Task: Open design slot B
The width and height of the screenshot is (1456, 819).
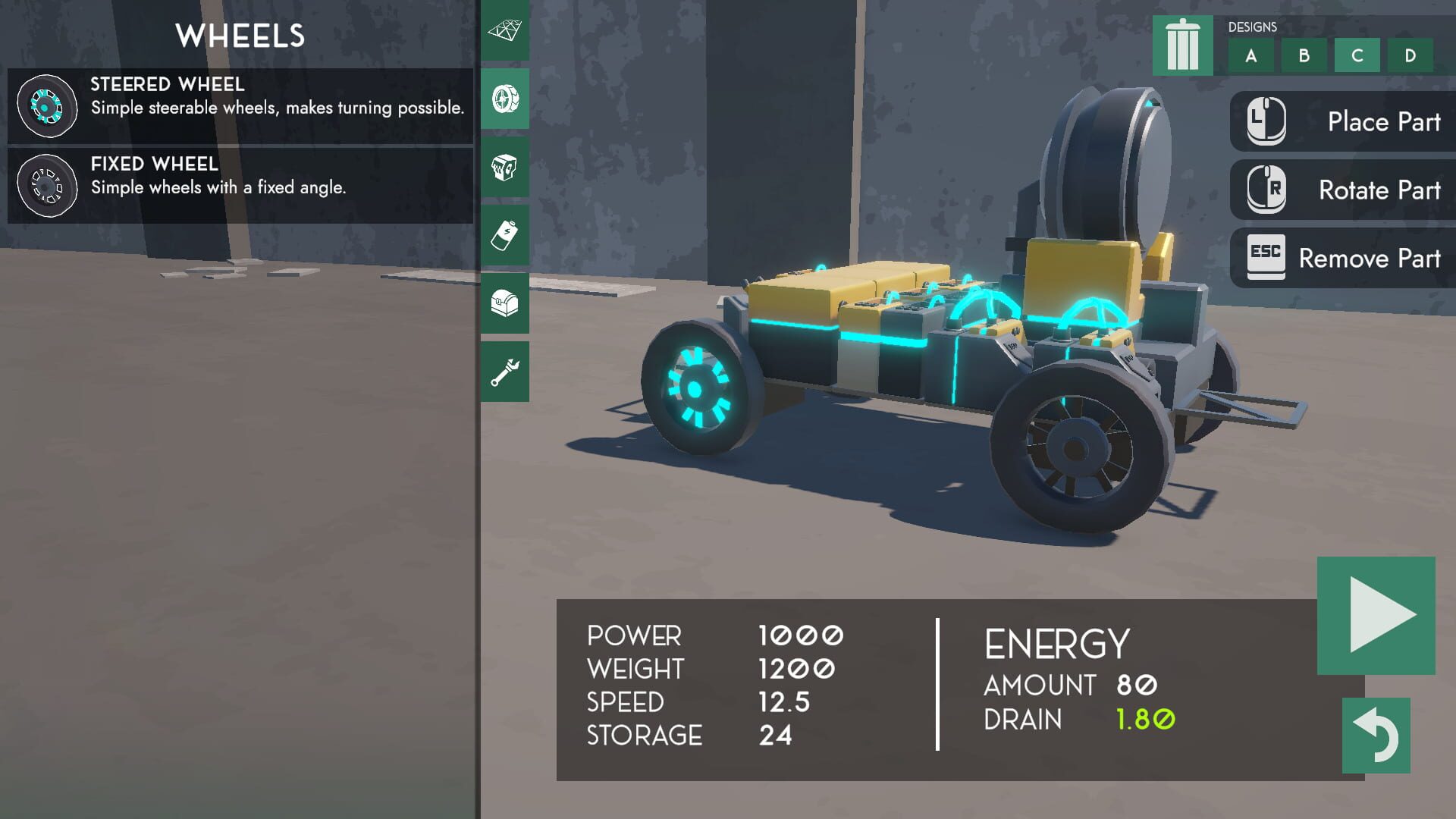Action: 1304,55
